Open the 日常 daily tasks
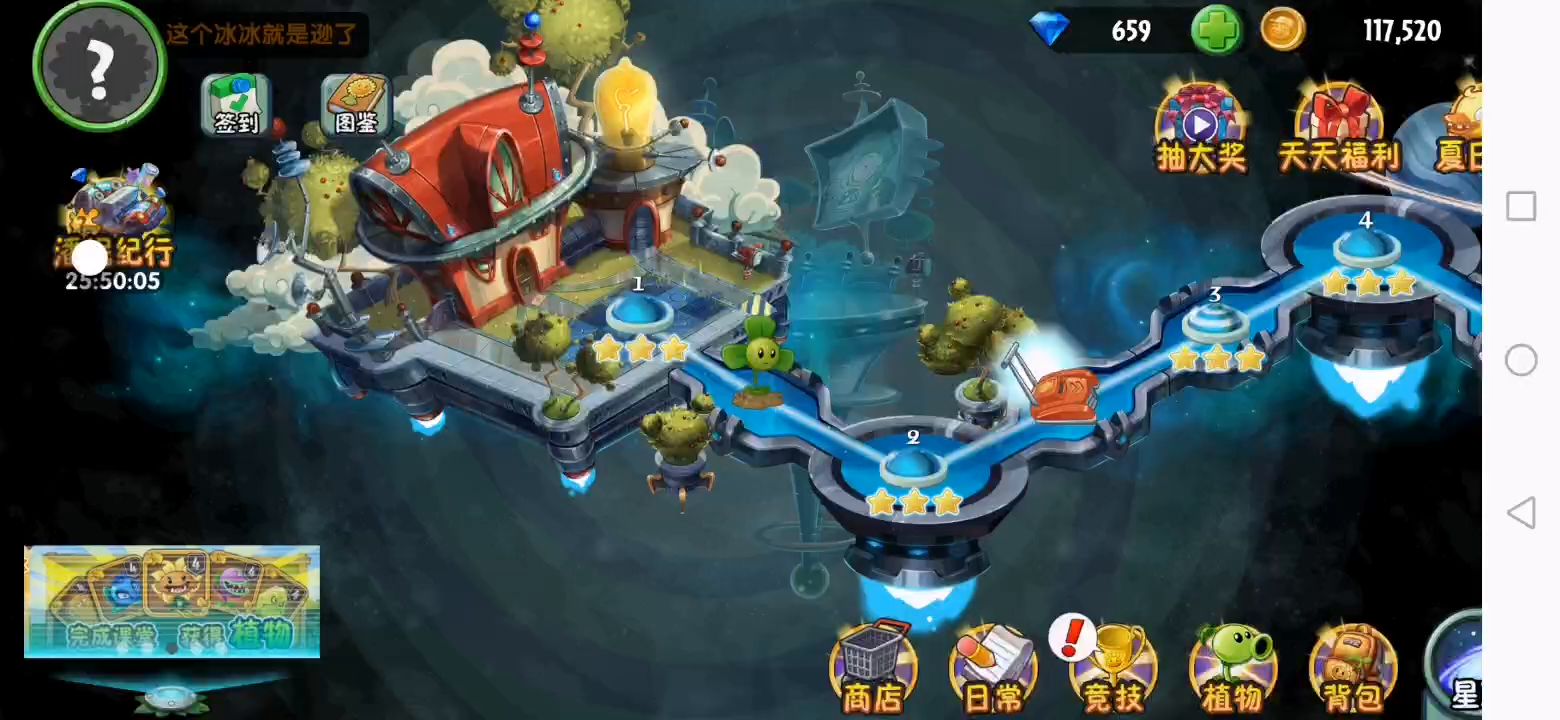 tap(993, 667)
